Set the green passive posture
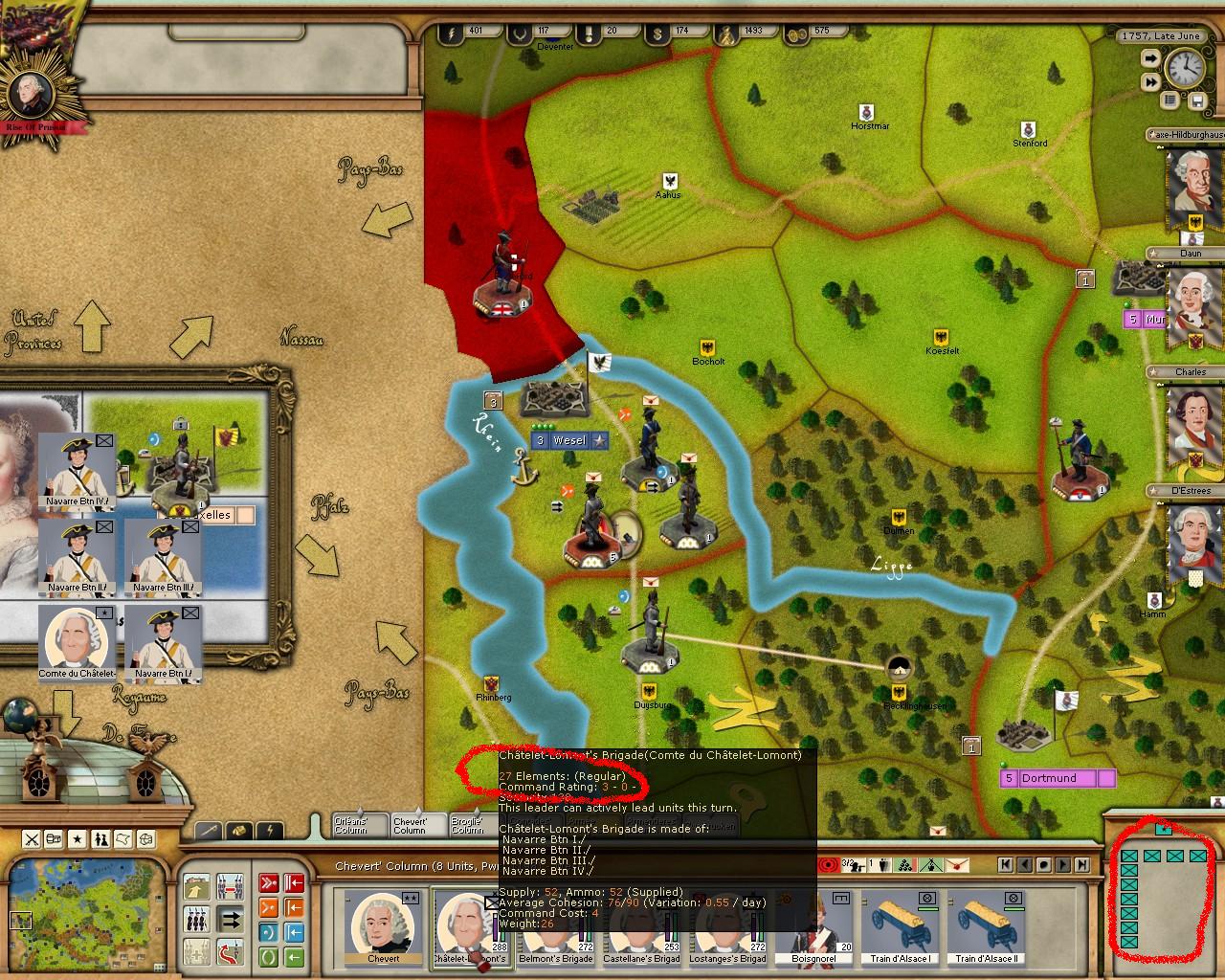This screenshot has width=1225, height=980. [x=269, y=956]
